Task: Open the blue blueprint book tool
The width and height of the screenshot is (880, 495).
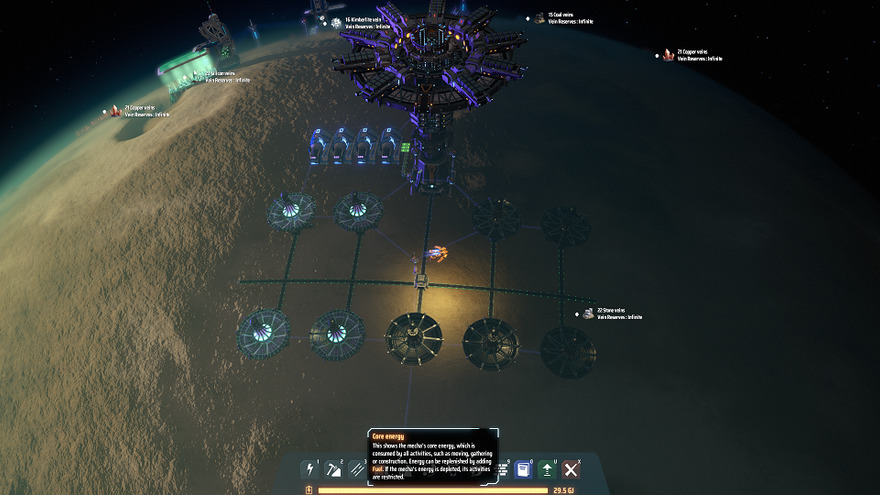Action: point(522,469)
